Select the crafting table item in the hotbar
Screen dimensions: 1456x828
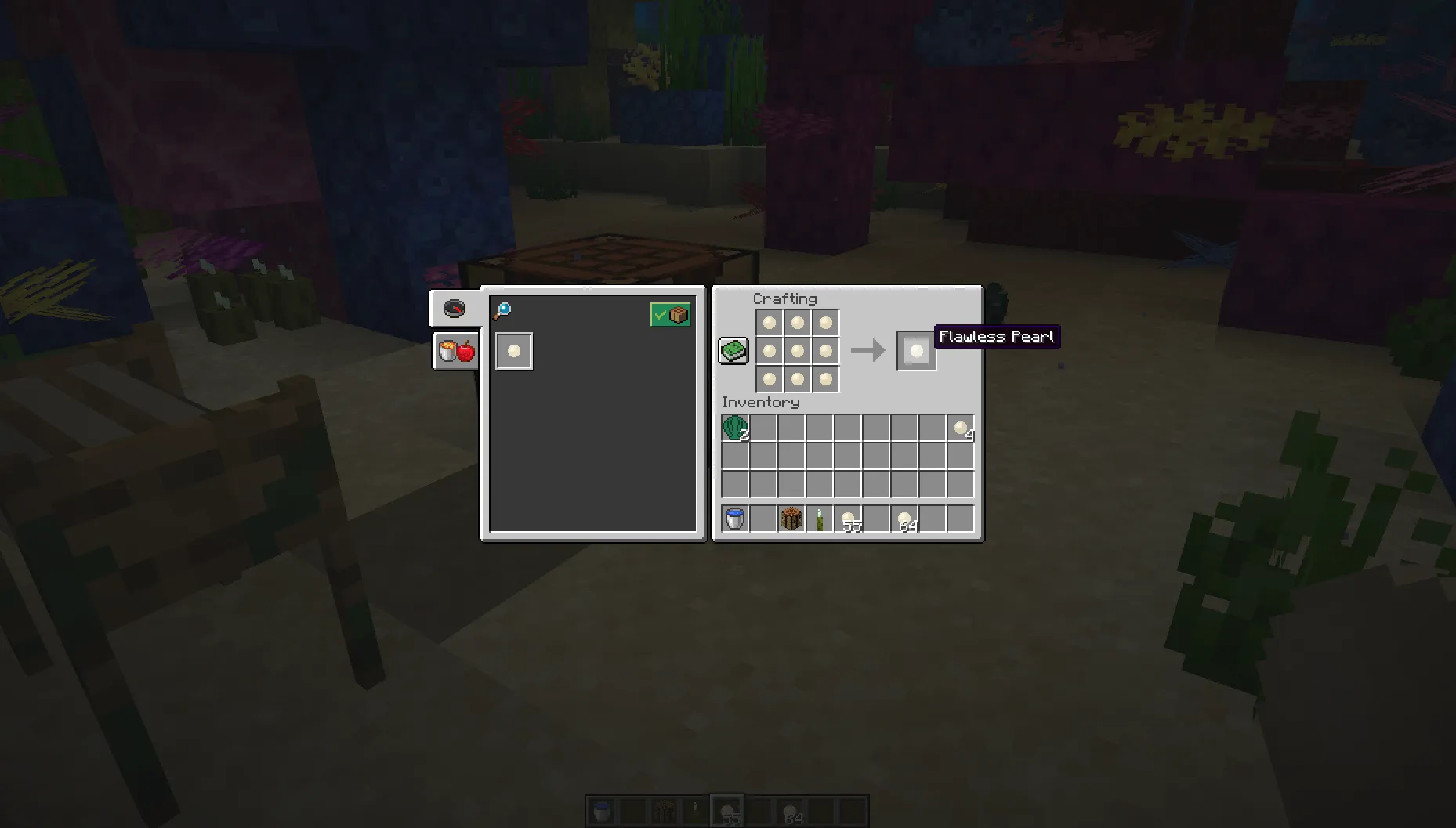791,518
